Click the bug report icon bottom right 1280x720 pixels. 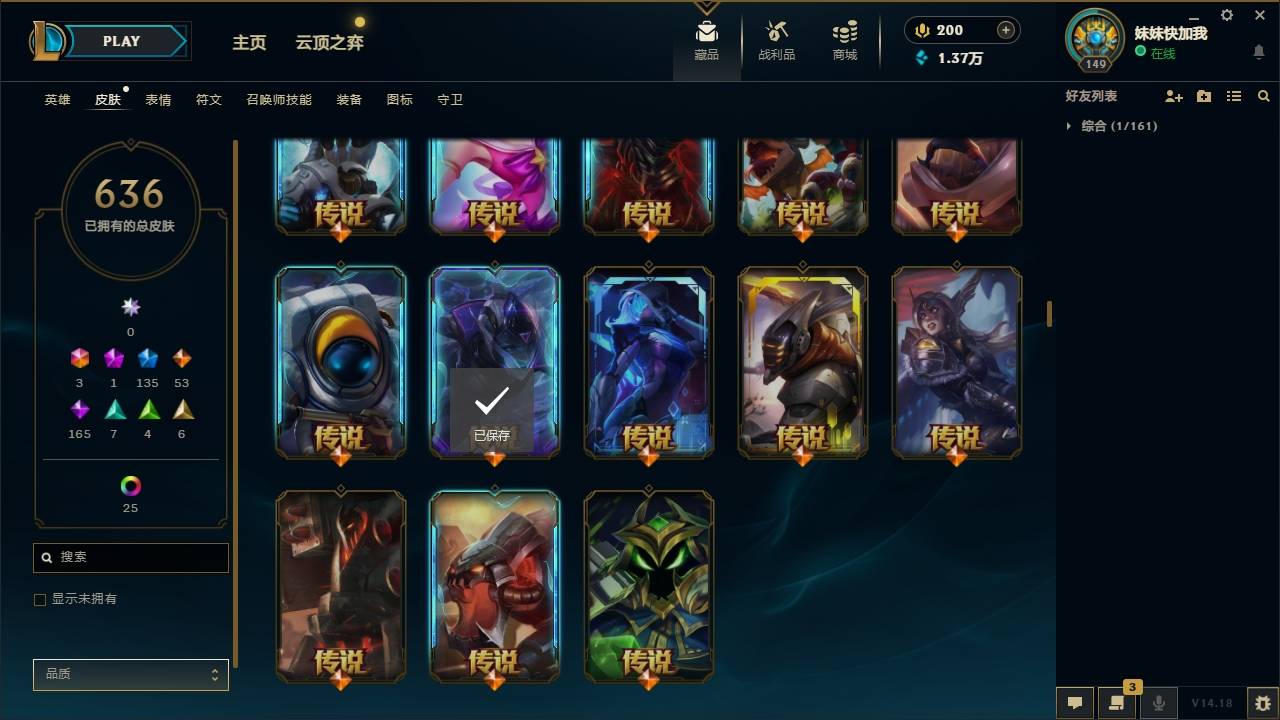pos(1256,702)
